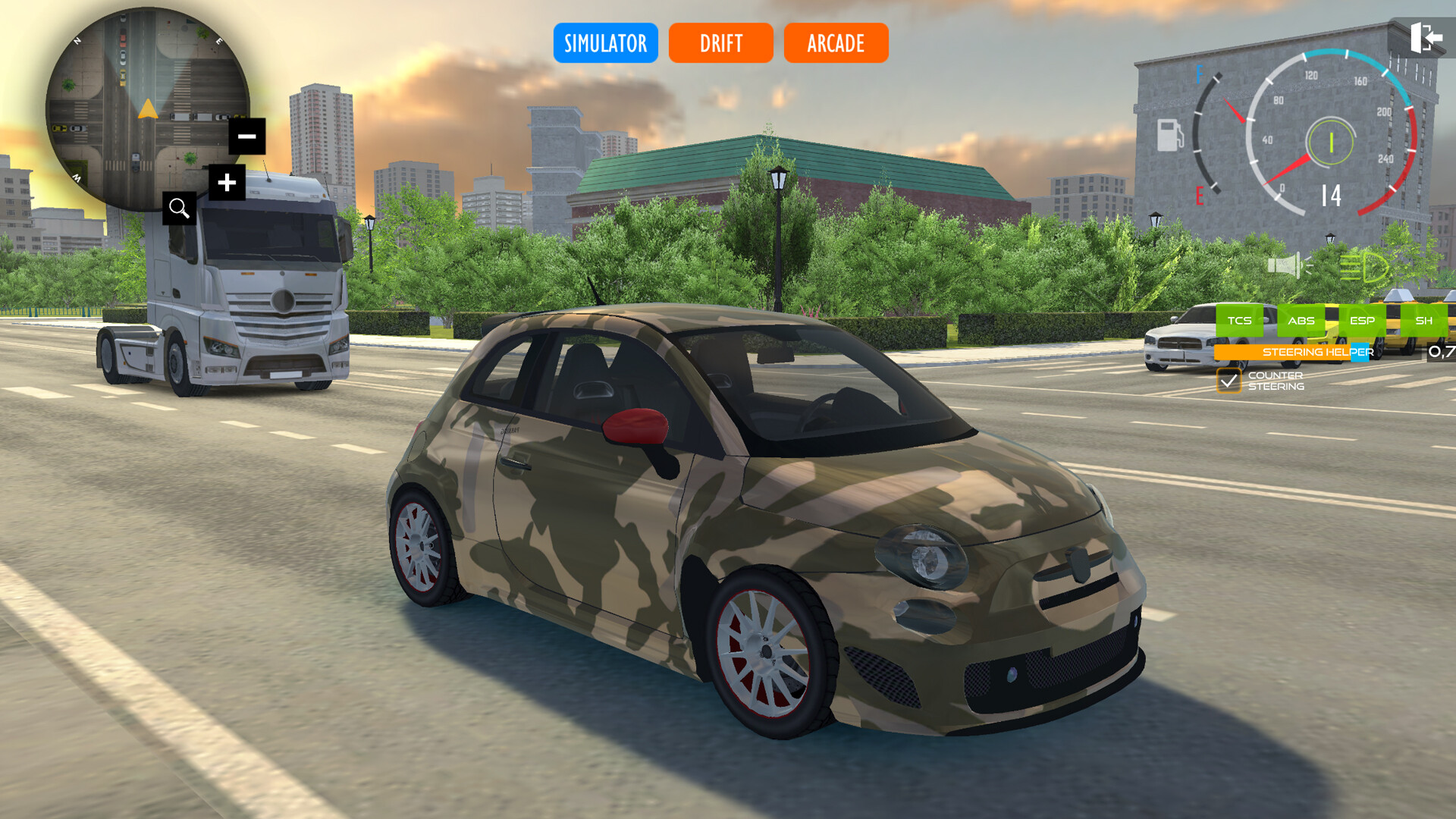Switch to Drift mode

pos(720,43)
